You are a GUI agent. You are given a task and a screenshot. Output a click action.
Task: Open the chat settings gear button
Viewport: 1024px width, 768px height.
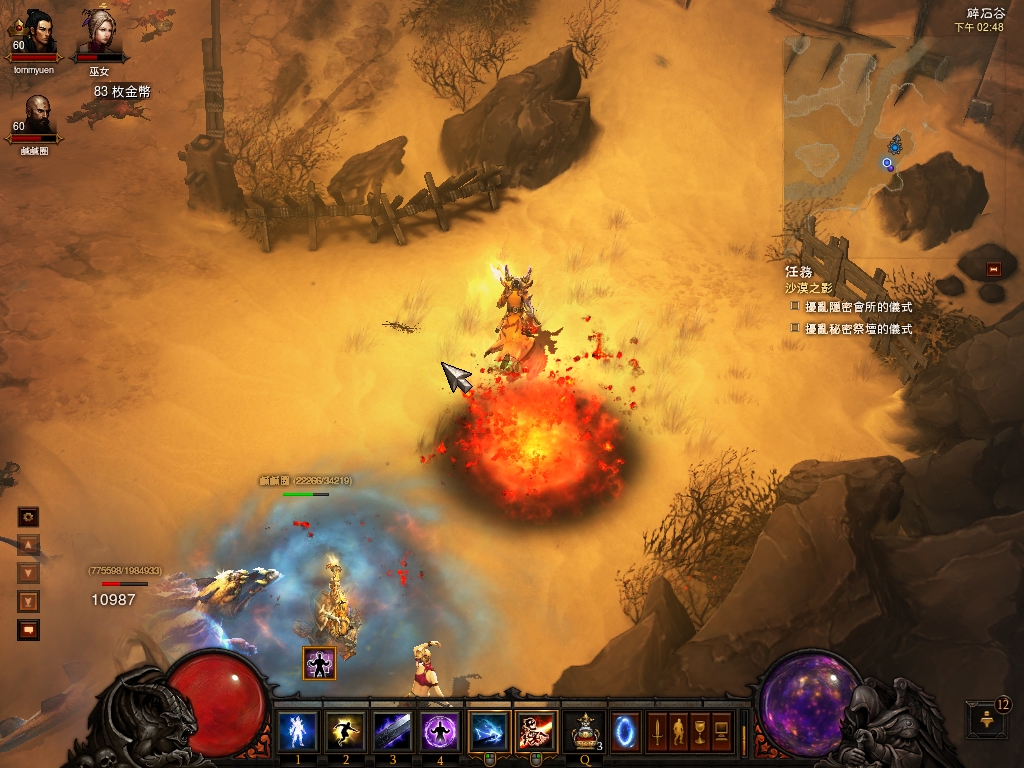29,517
